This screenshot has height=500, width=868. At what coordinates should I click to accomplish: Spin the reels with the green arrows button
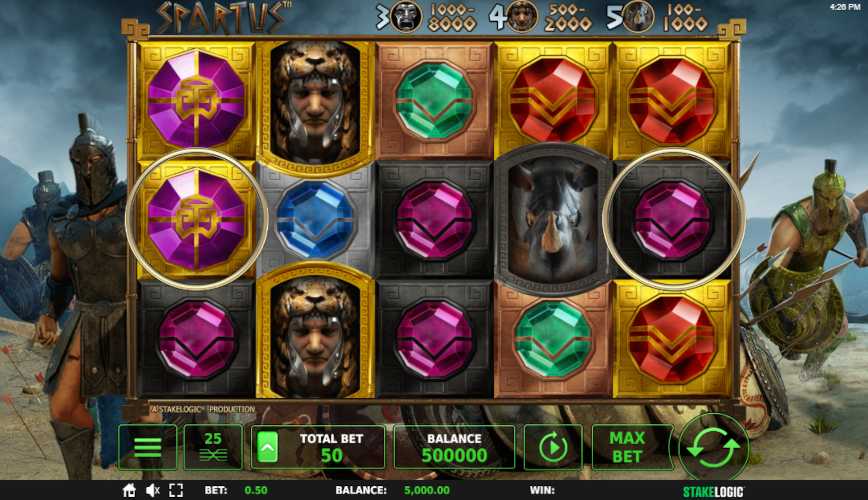coord(713,447)
